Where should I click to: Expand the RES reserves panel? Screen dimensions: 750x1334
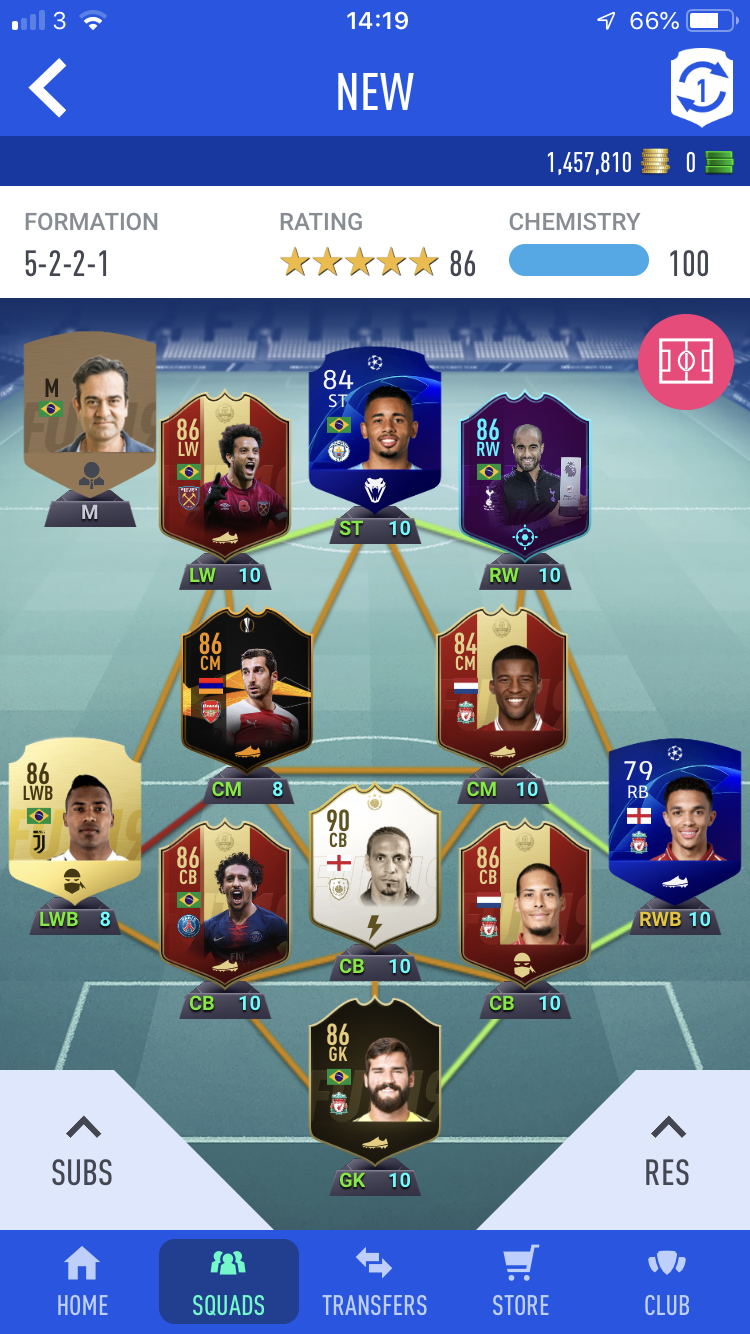point(667,1152)
